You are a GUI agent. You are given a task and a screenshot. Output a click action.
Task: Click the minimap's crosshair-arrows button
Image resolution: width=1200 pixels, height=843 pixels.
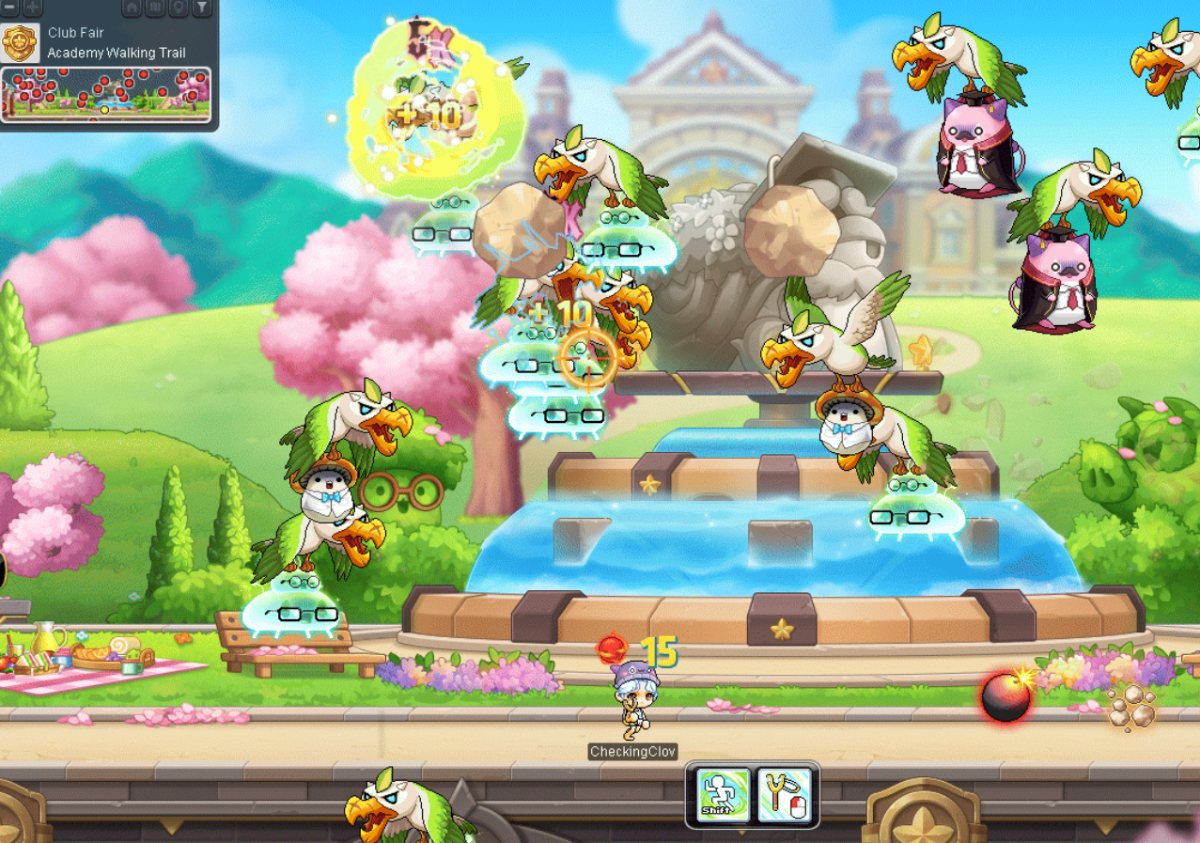click(33, 8)
